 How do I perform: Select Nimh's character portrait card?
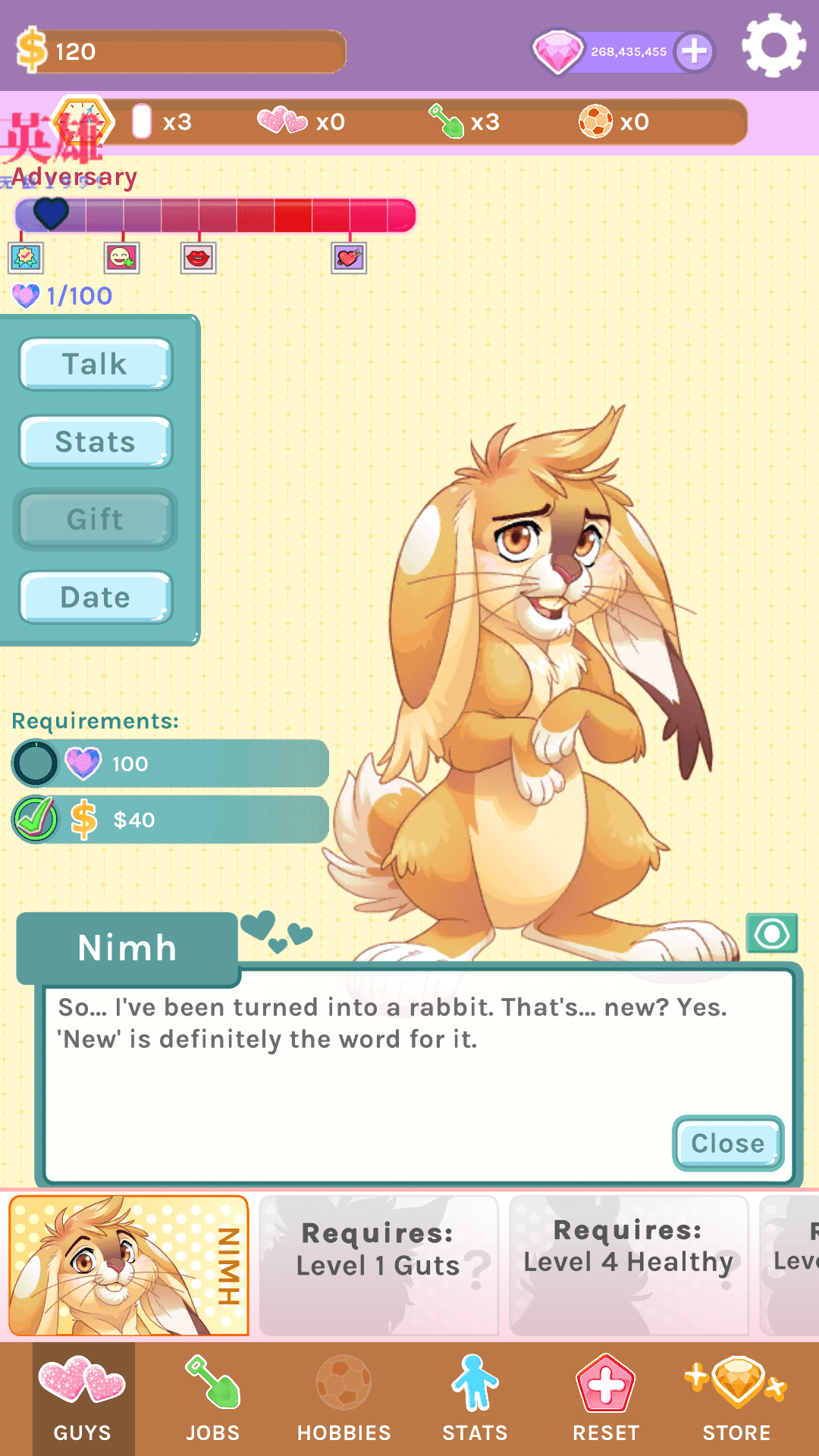(x=129, y=1266)
